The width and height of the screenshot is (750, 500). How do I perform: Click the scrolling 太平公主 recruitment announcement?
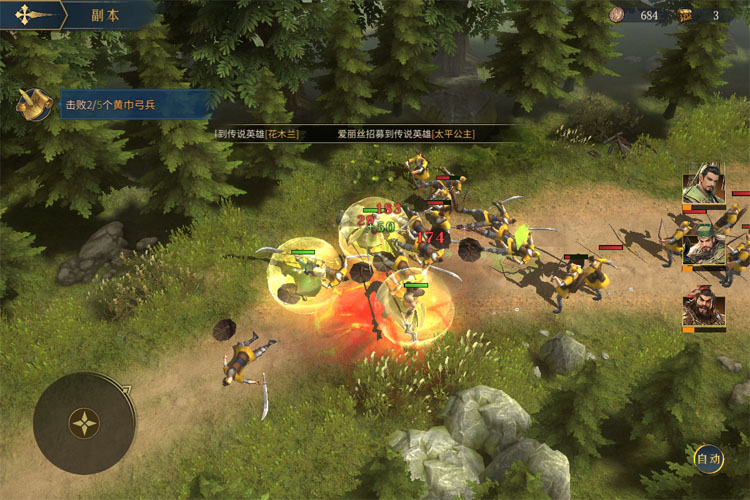[405, 133]
